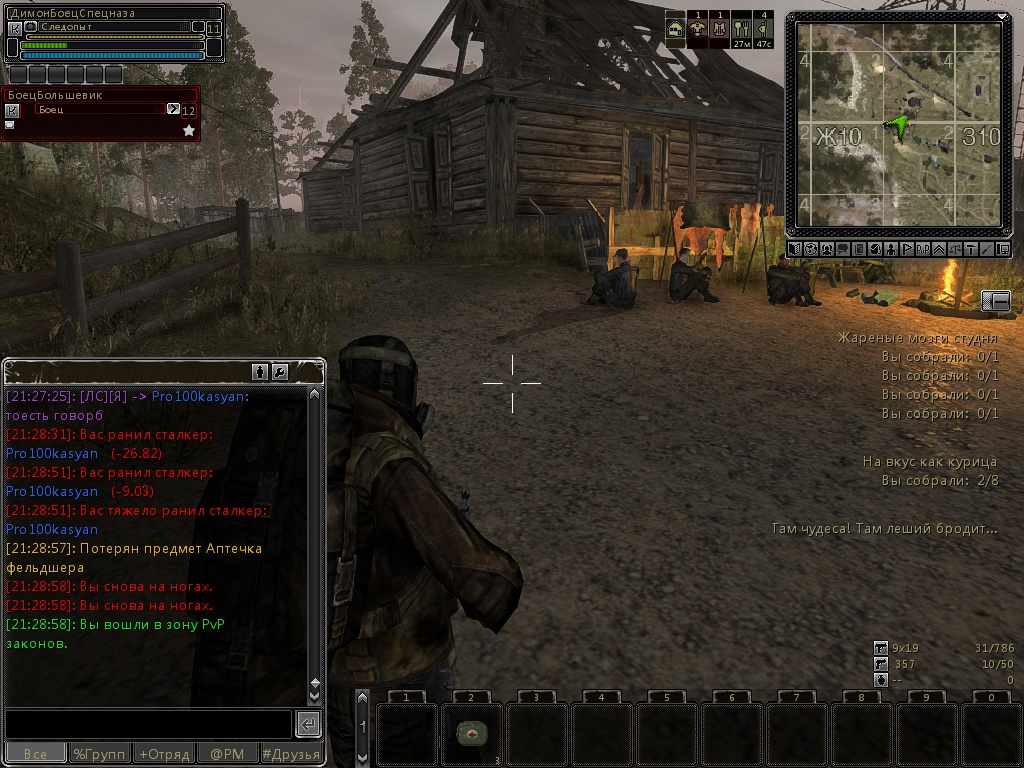Toggle the PvP button under the minimap
Viewport: 1024px width, 768px height.
tap(922, 249)
